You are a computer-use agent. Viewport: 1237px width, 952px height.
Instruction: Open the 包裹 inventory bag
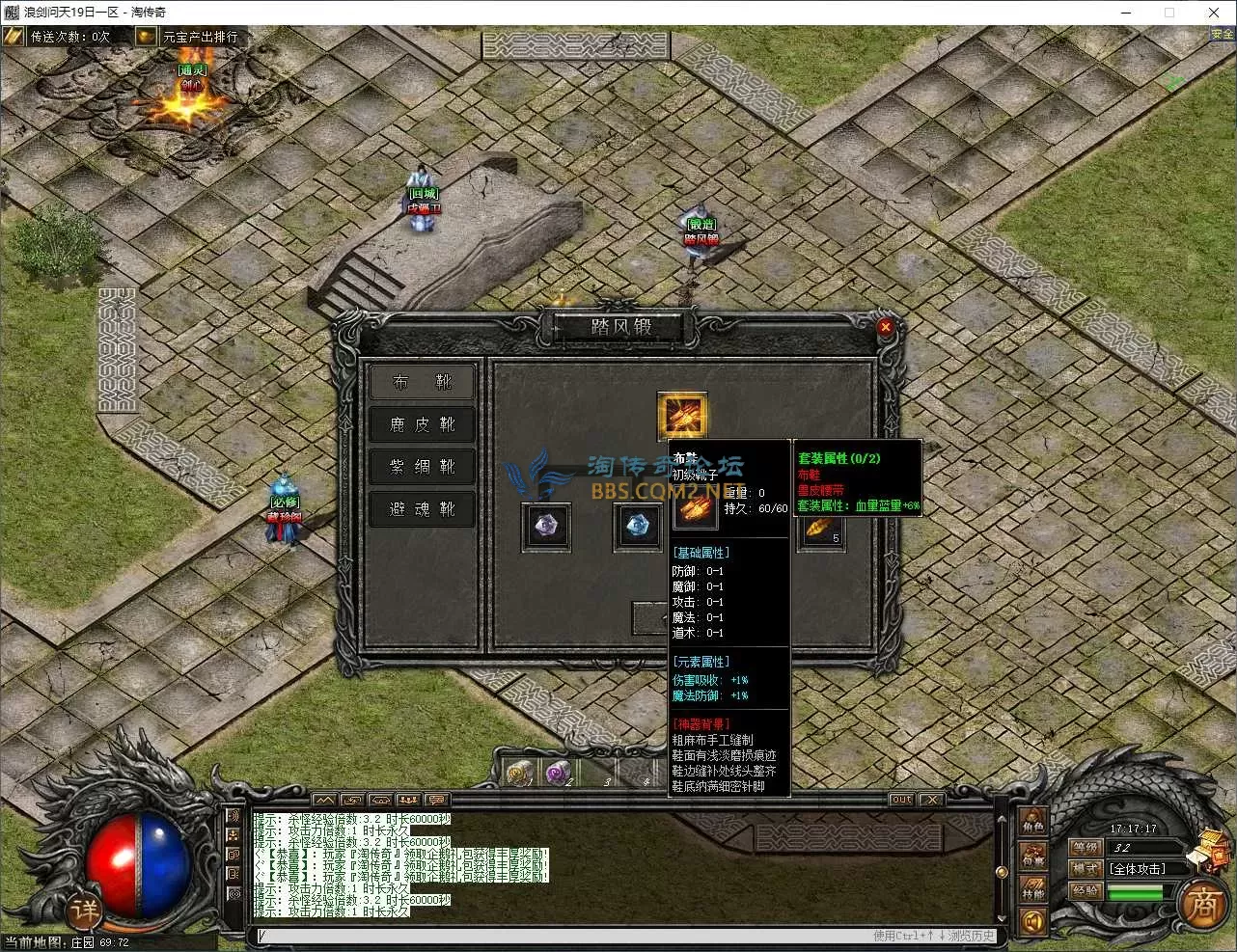tap(1033, 857)
